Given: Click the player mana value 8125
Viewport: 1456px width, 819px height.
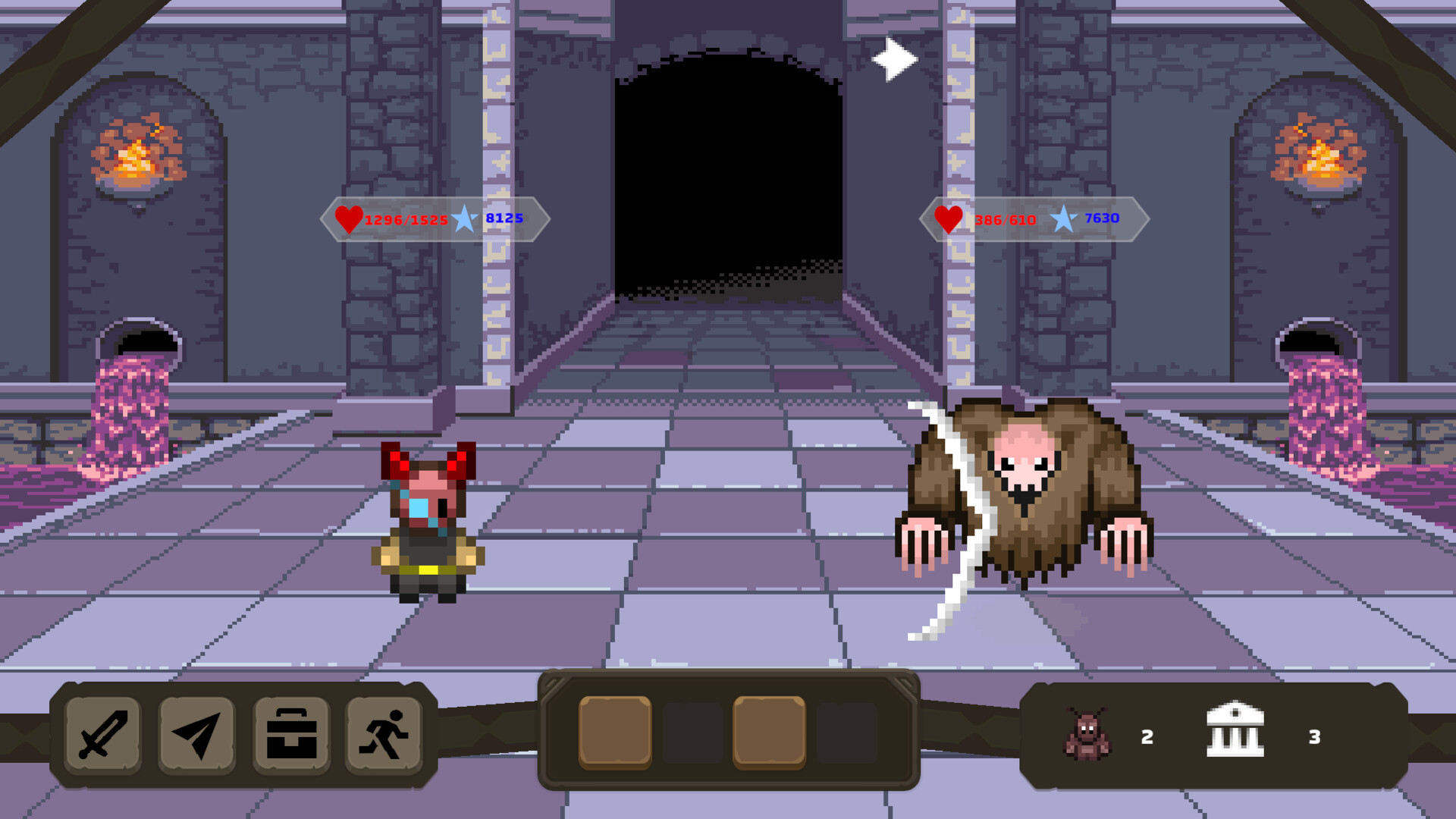Looking at the screenshot, I should click(x=503, y=221).
